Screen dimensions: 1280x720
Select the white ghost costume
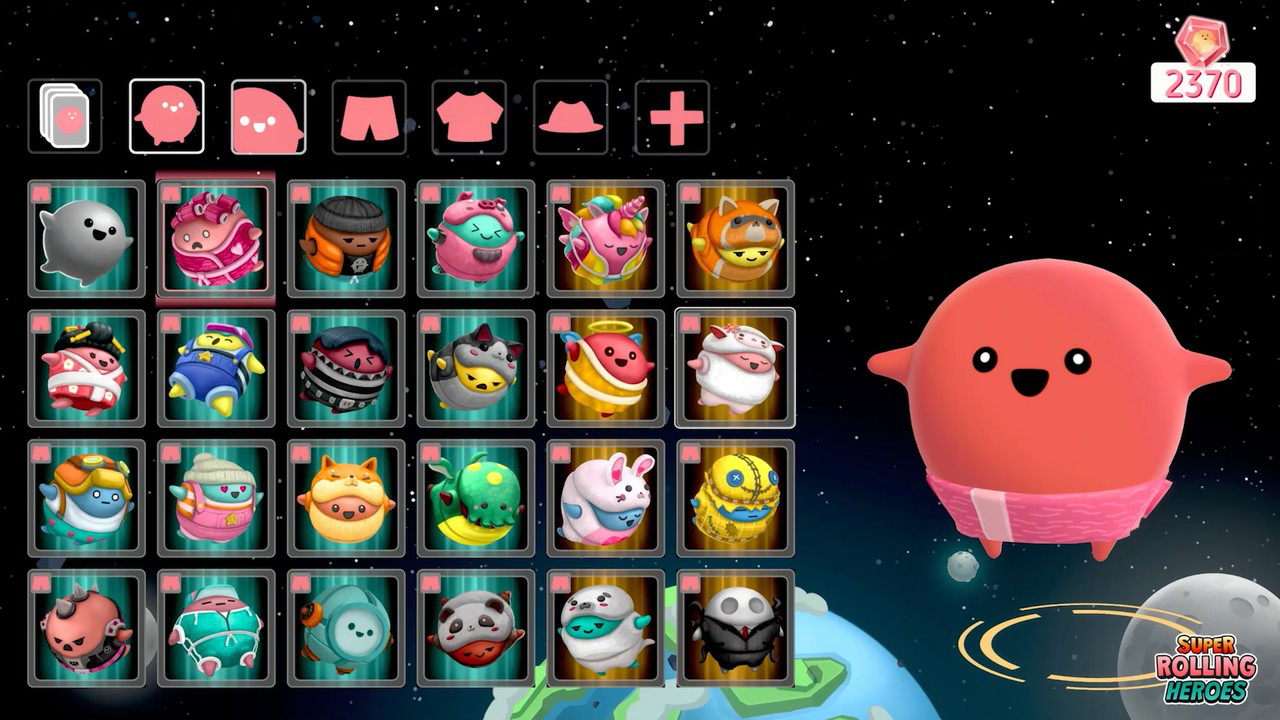85,240
